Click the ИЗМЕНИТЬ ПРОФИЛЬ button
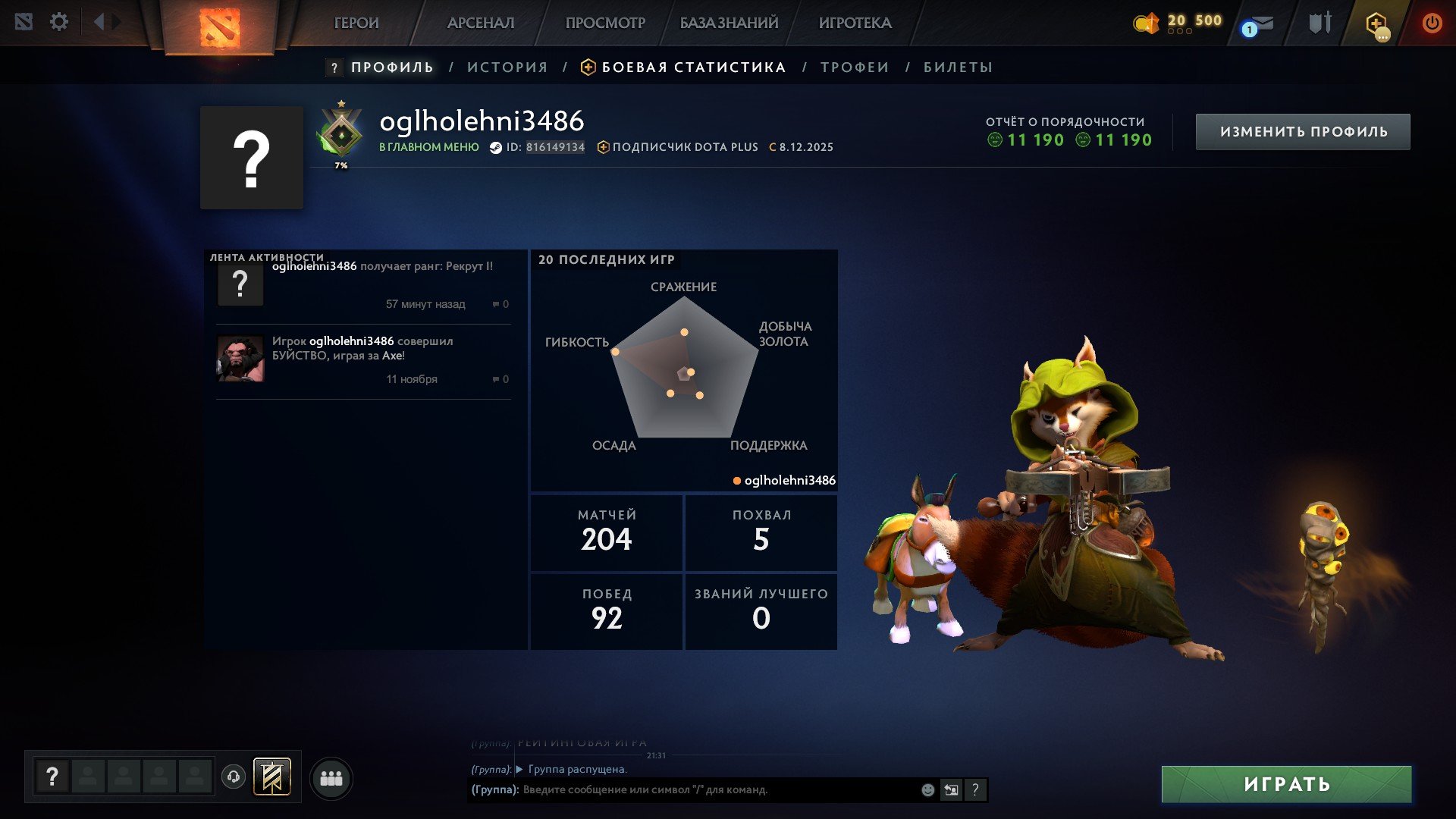Image resolution: width=1456 pixels, height=819 pixels. pyautogui.click(x=1302, y=130)
